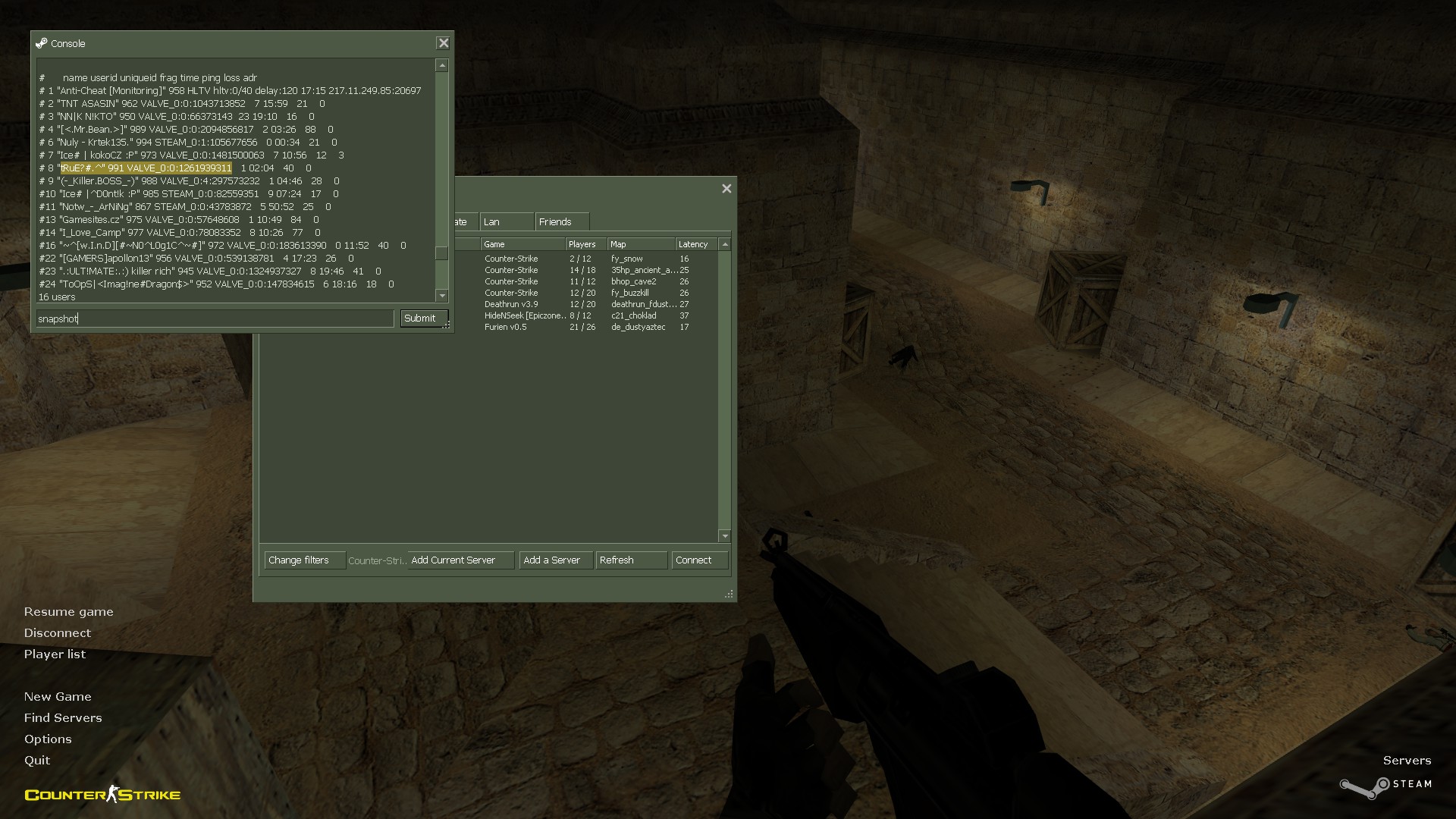
Task: Disconnect from the current server
Action: click(57, 633)
